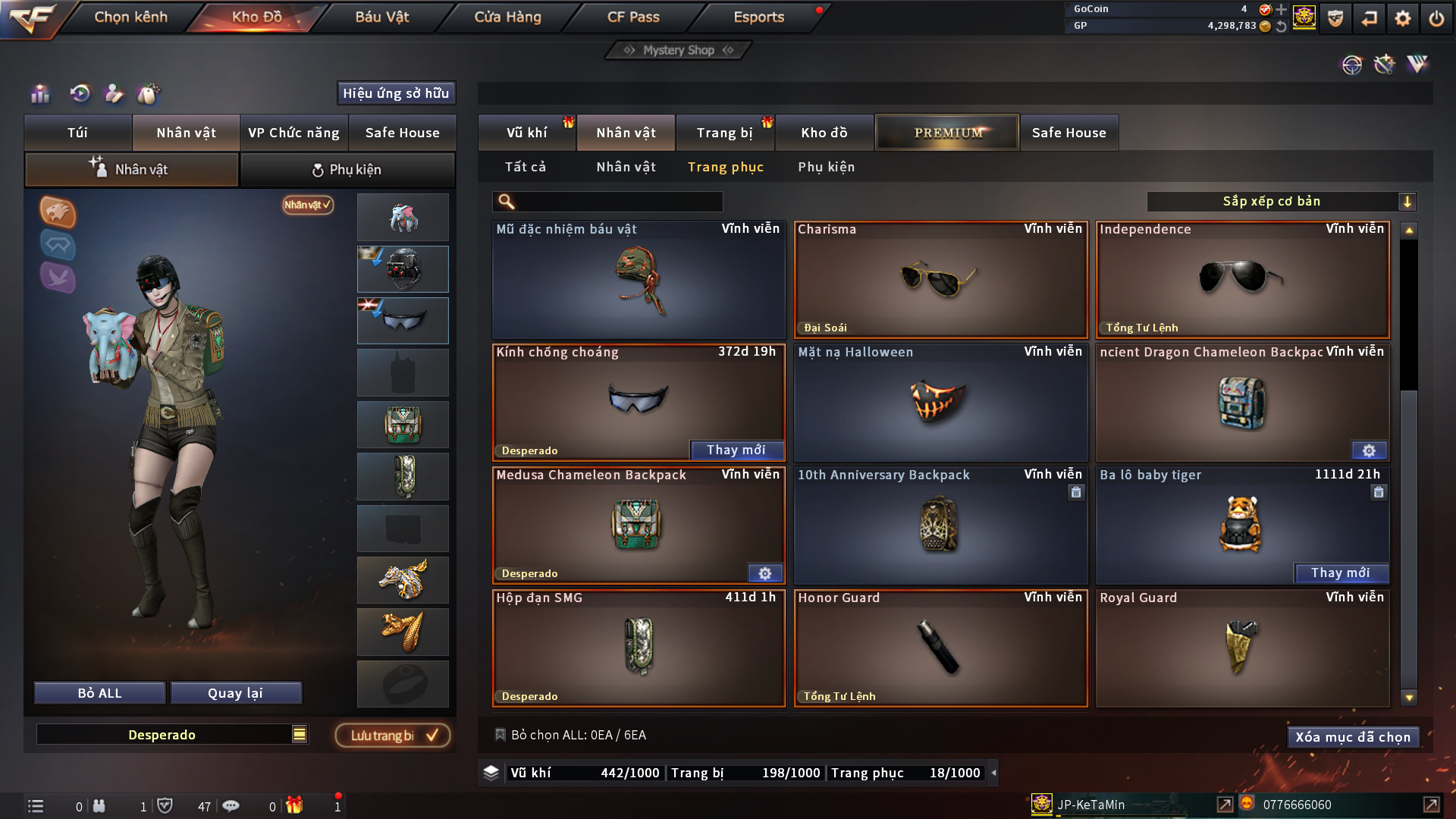Open the CF Pass menu
This screenshot has height=819, width=1456.
pos(633,17)
